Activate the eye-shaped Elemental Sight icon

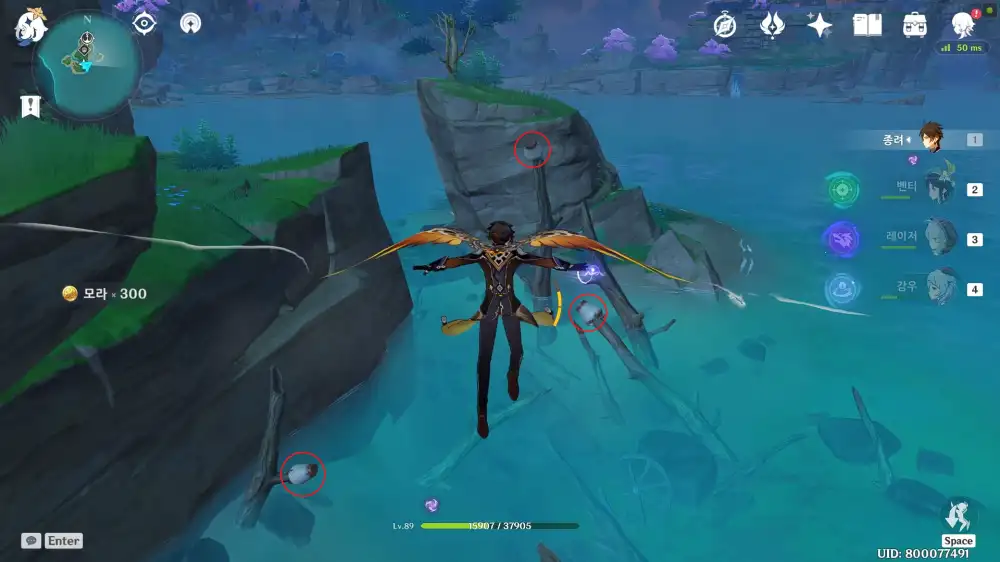pyautogui.click(x=145, y=23)
